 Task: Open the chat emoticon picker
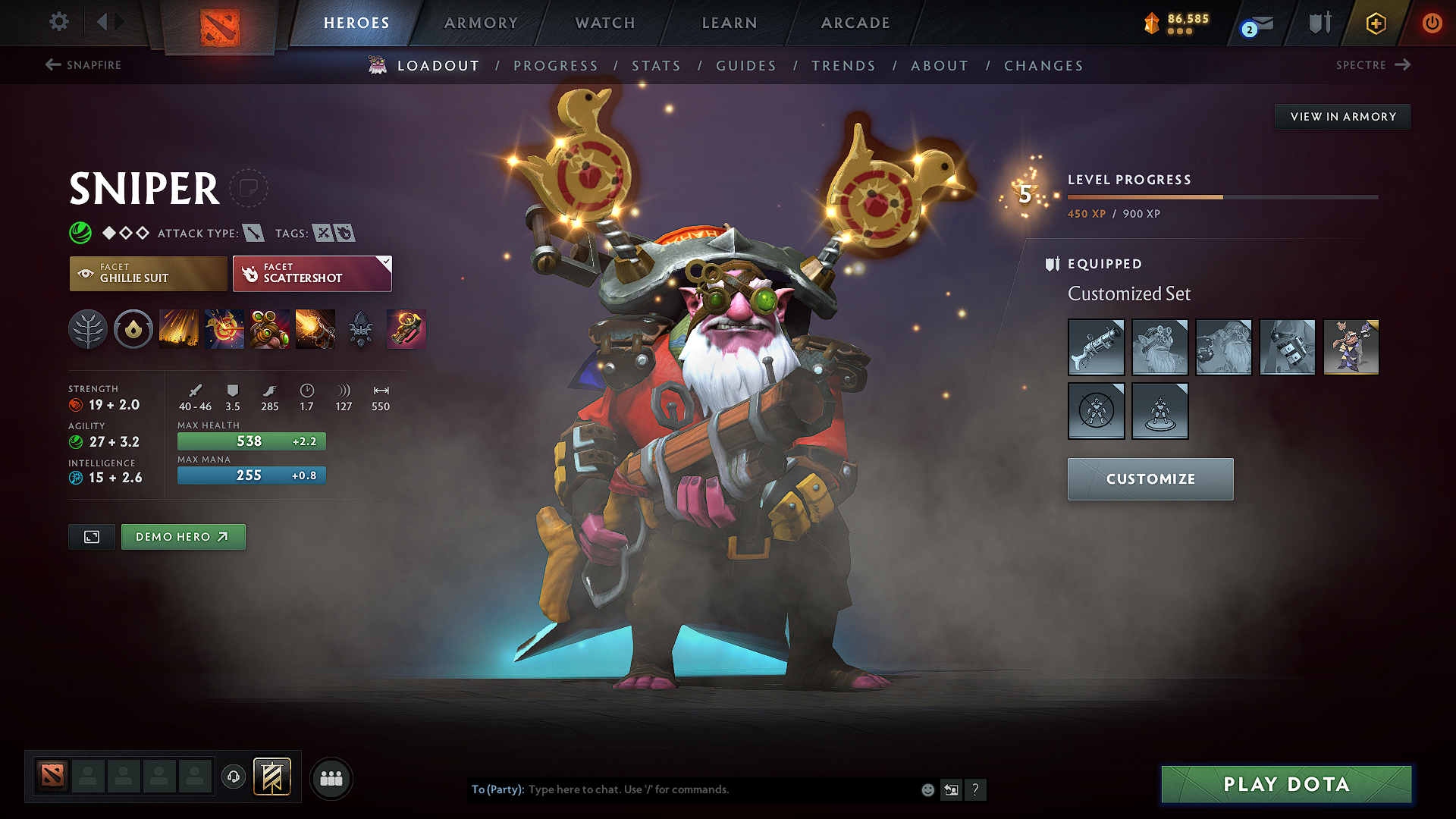[927, 789]
